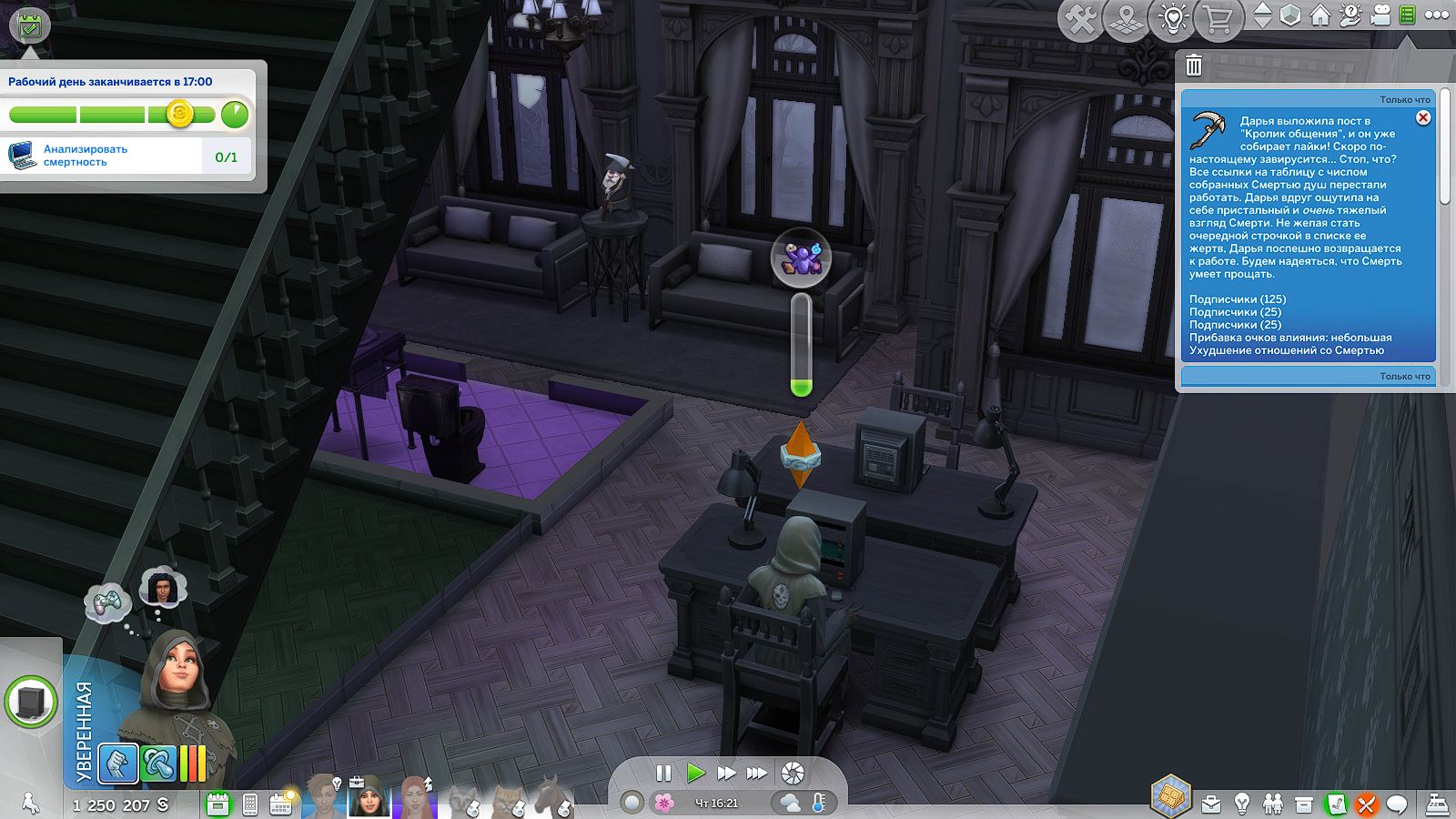Viewport: 1456px width, 819px height.
Task: Switch to fast-forward speed
Action: [x=726, y=773]
